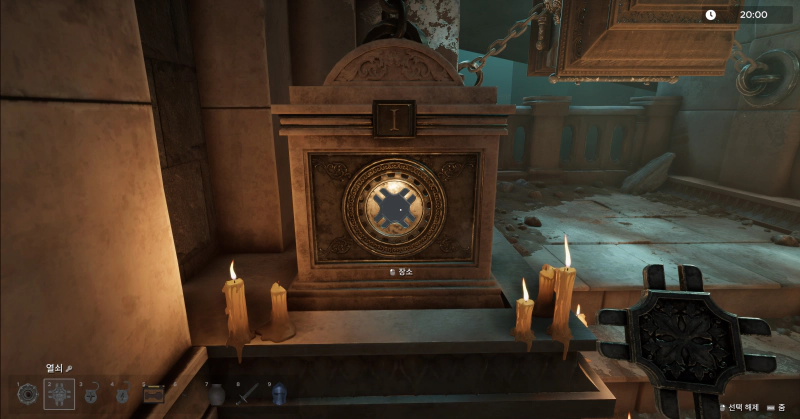The height and width of the screenshot is (419, 800).
Task: Choose the padlock in hotbar slot 4
Action: pos(121,395)
